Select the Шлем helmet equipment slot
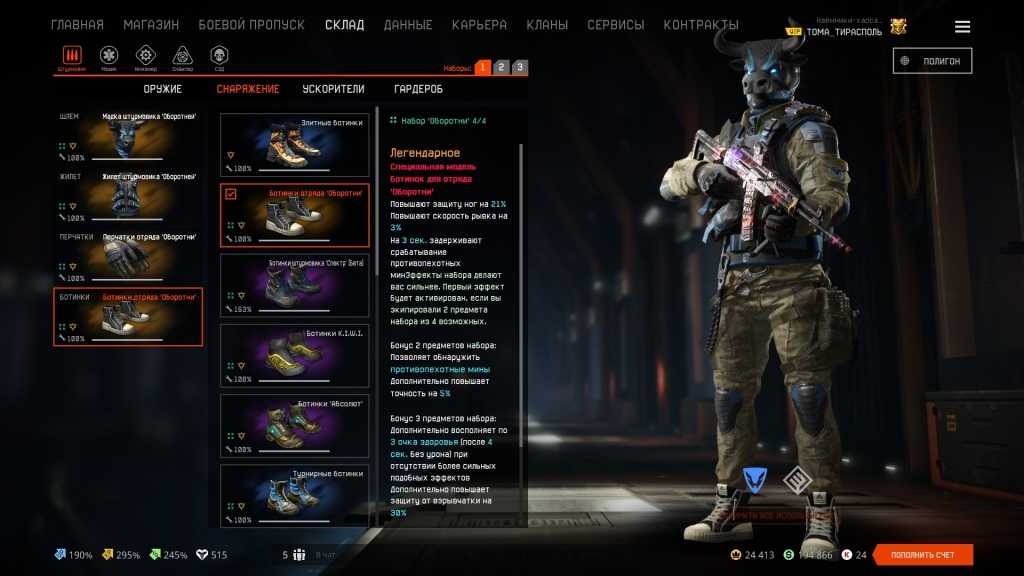The height and width of the screenshot is (576, 1024). [x=128, y=137]
